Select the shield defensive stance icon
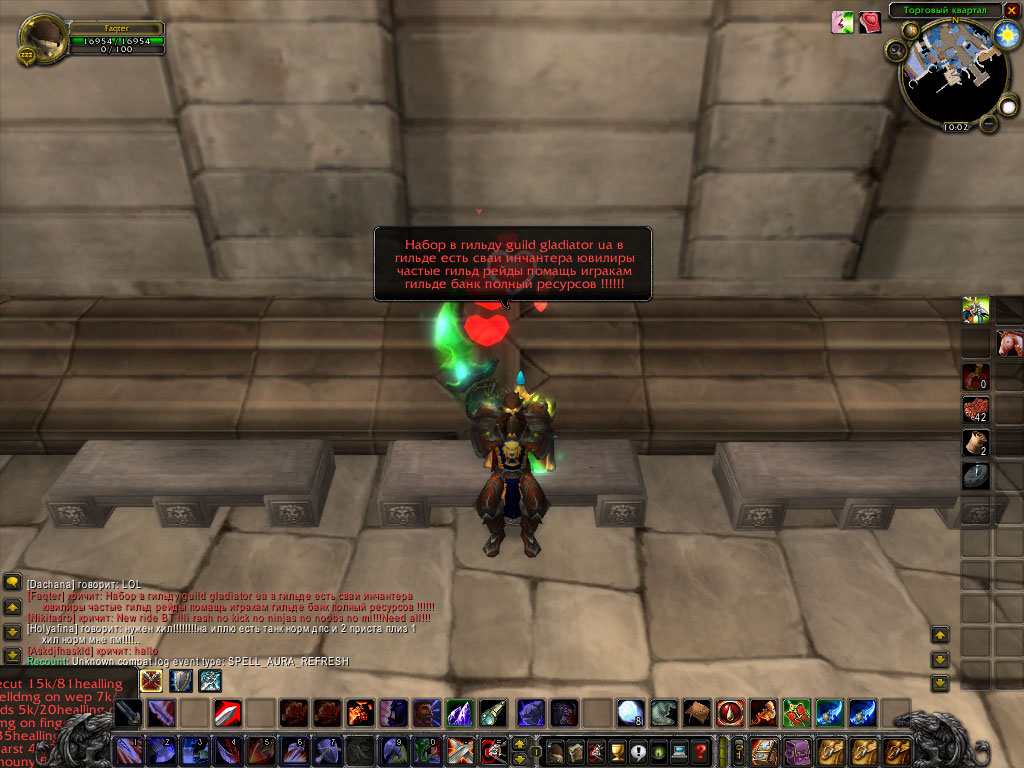This screenshot has height=768, width=1024. coord(181,681)
